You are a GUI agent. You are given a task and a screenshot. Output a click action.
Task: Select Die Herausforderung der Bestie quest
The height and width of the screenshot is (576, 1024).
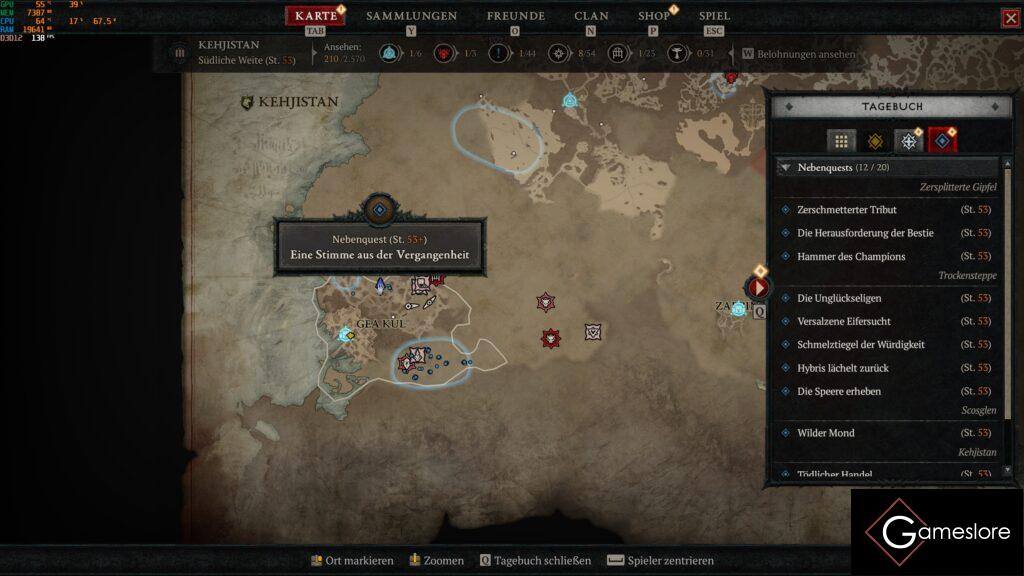click(x=865, y=233)
